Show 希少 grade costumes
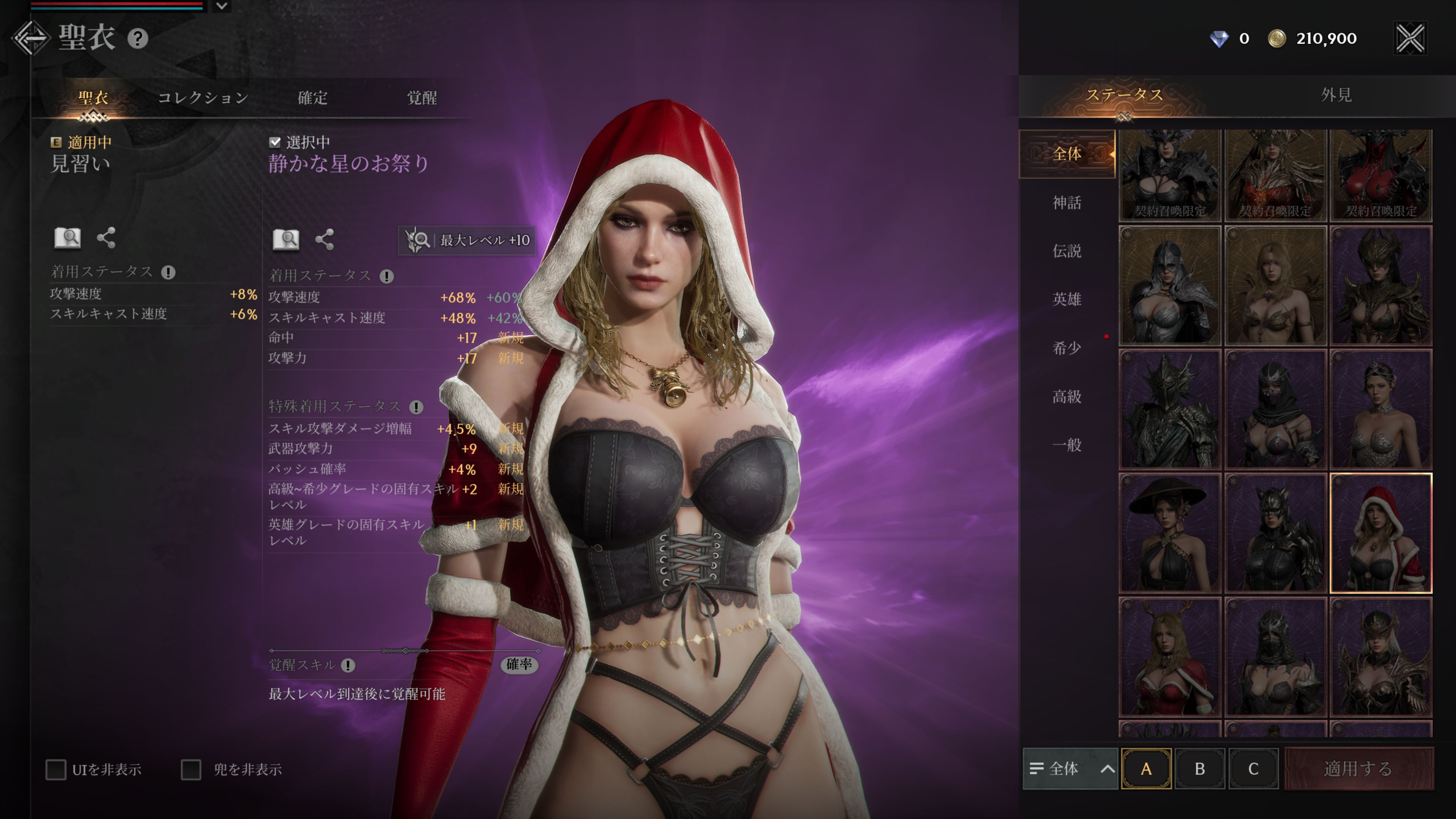The height and width of the screenshot is (819, 1456). tap(1067, 348)
